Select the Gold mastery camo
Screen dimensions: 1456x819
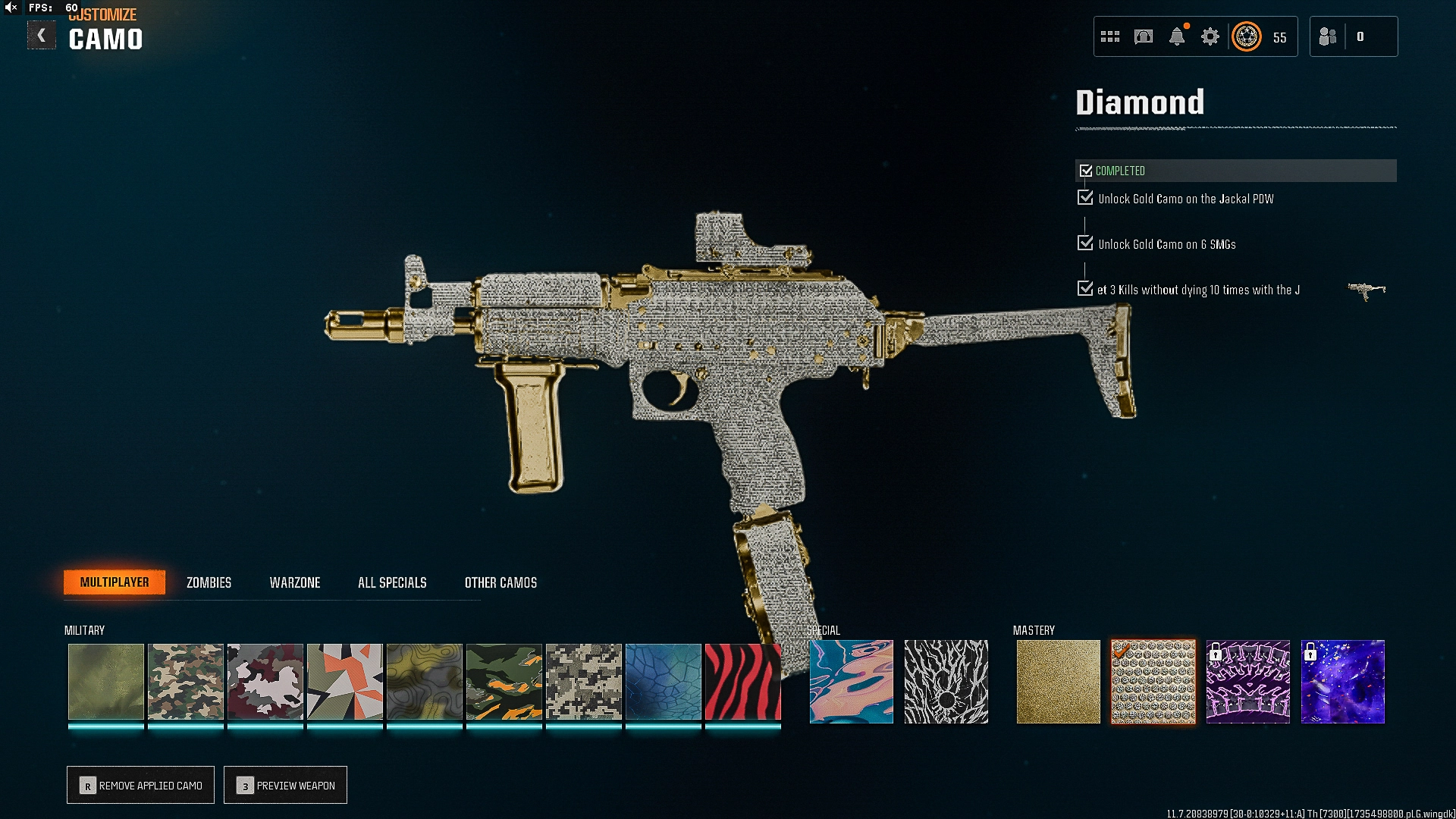1058,681
